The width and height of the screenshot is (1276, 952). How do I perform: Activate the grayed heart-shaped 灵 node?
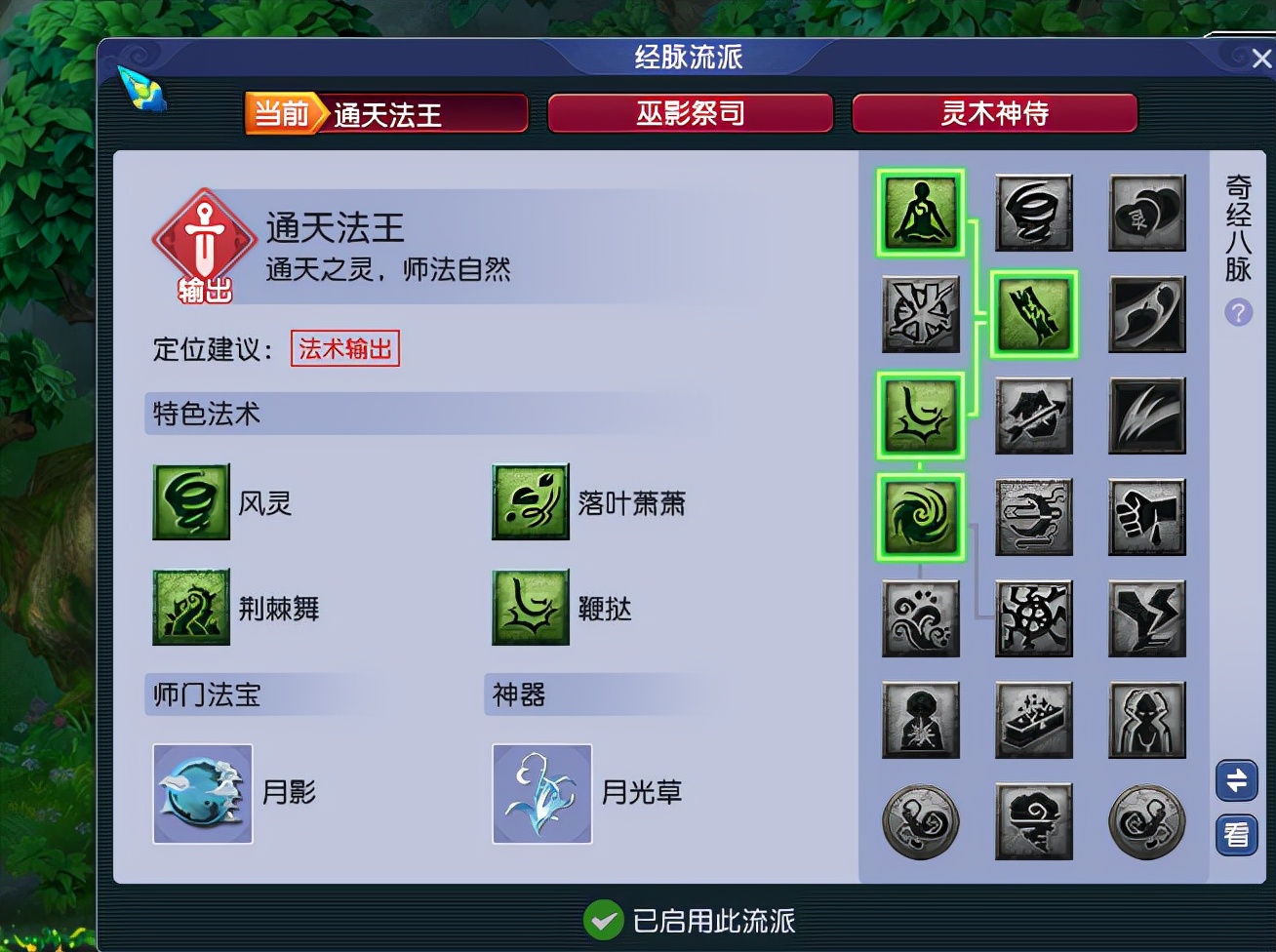(1147, 213)
